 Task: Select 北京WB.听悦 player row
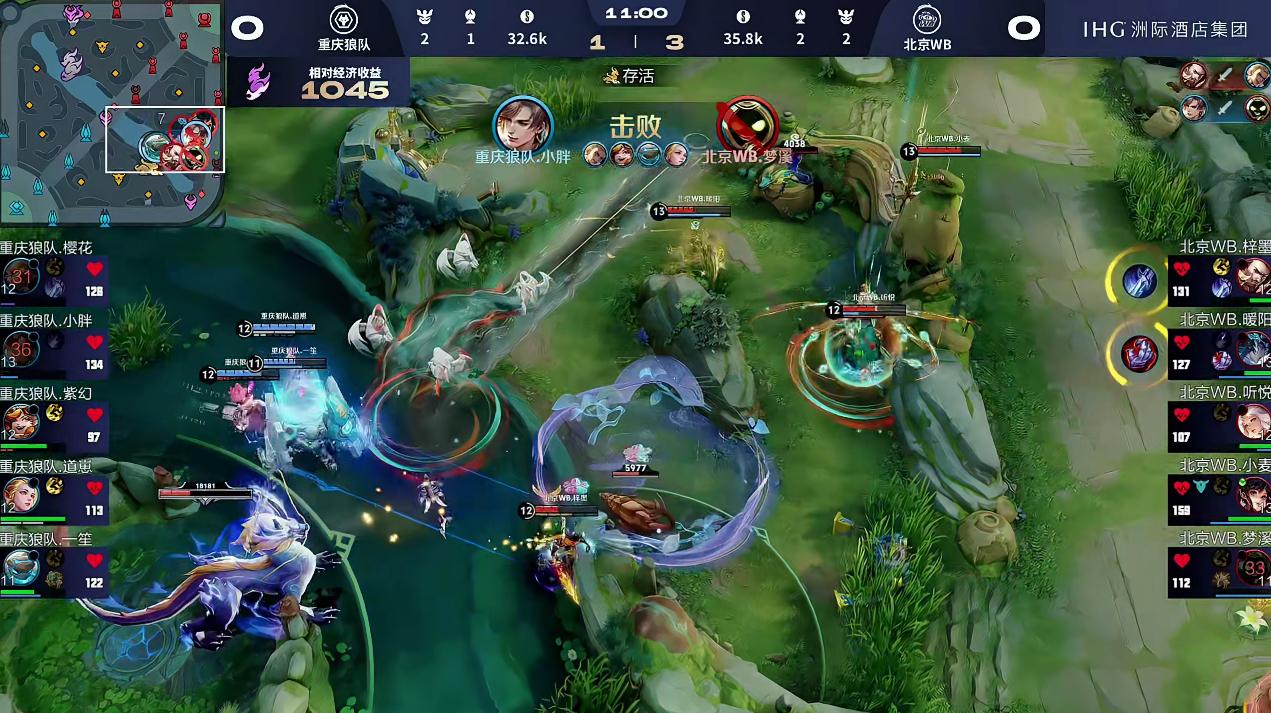(1219, 422)
